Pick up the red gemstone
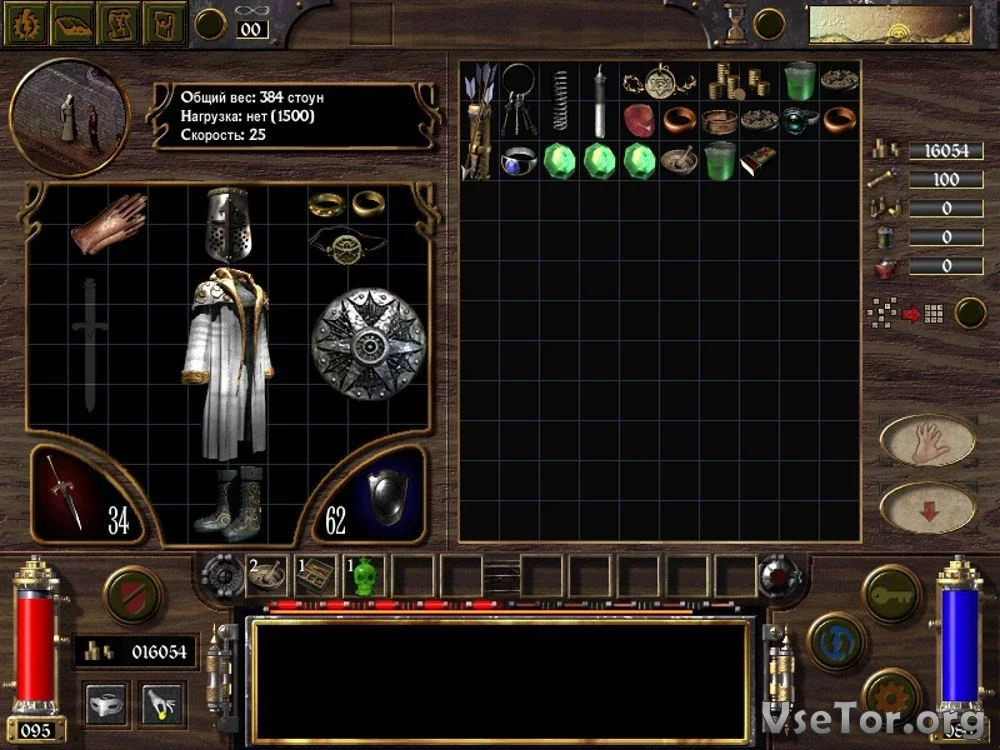Image resolution: width=1000 pixels, height=750 pixels. 640,120
